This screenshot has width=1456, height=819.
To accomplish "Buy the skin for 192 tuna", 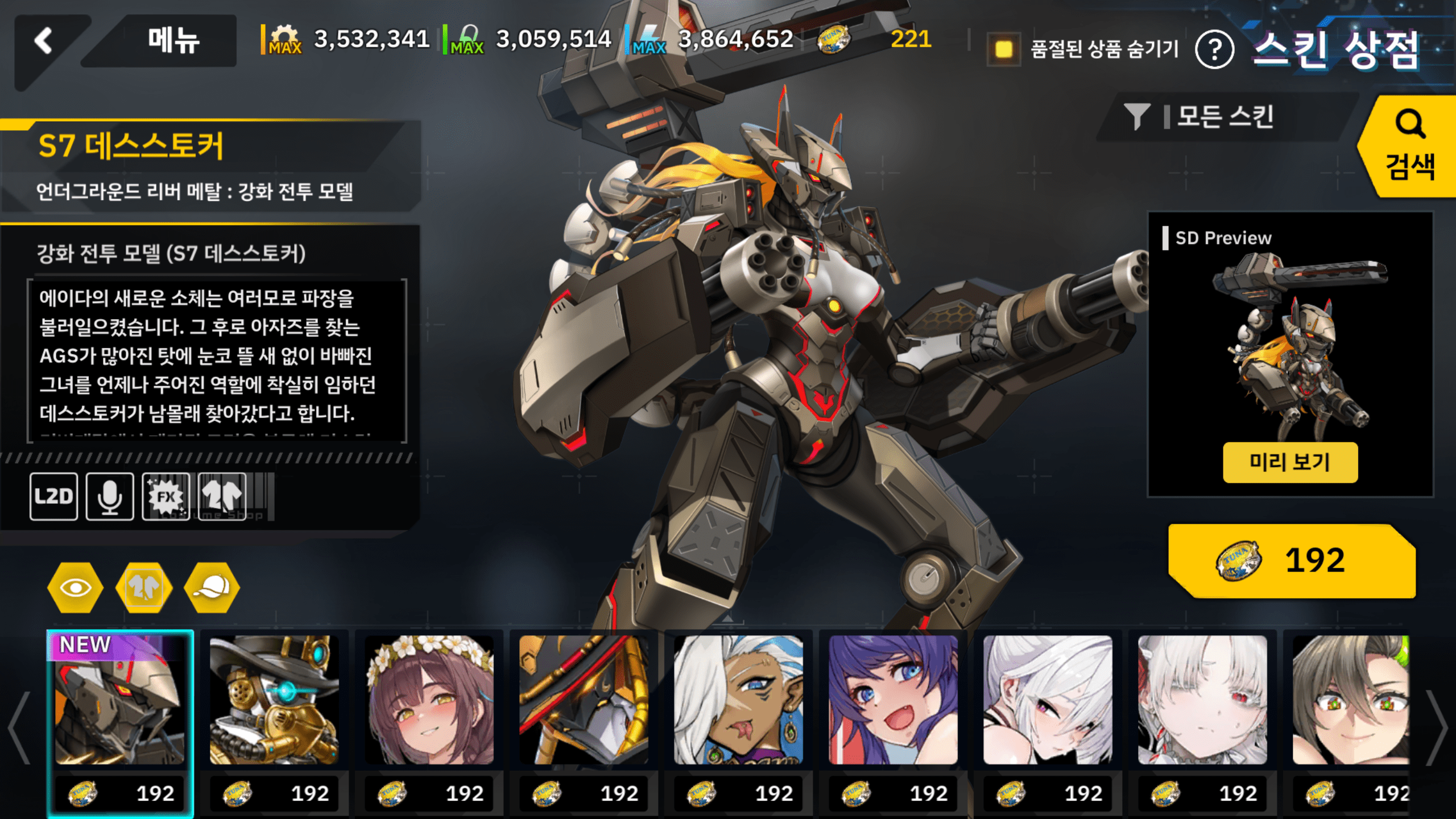I will (1291, 561).
